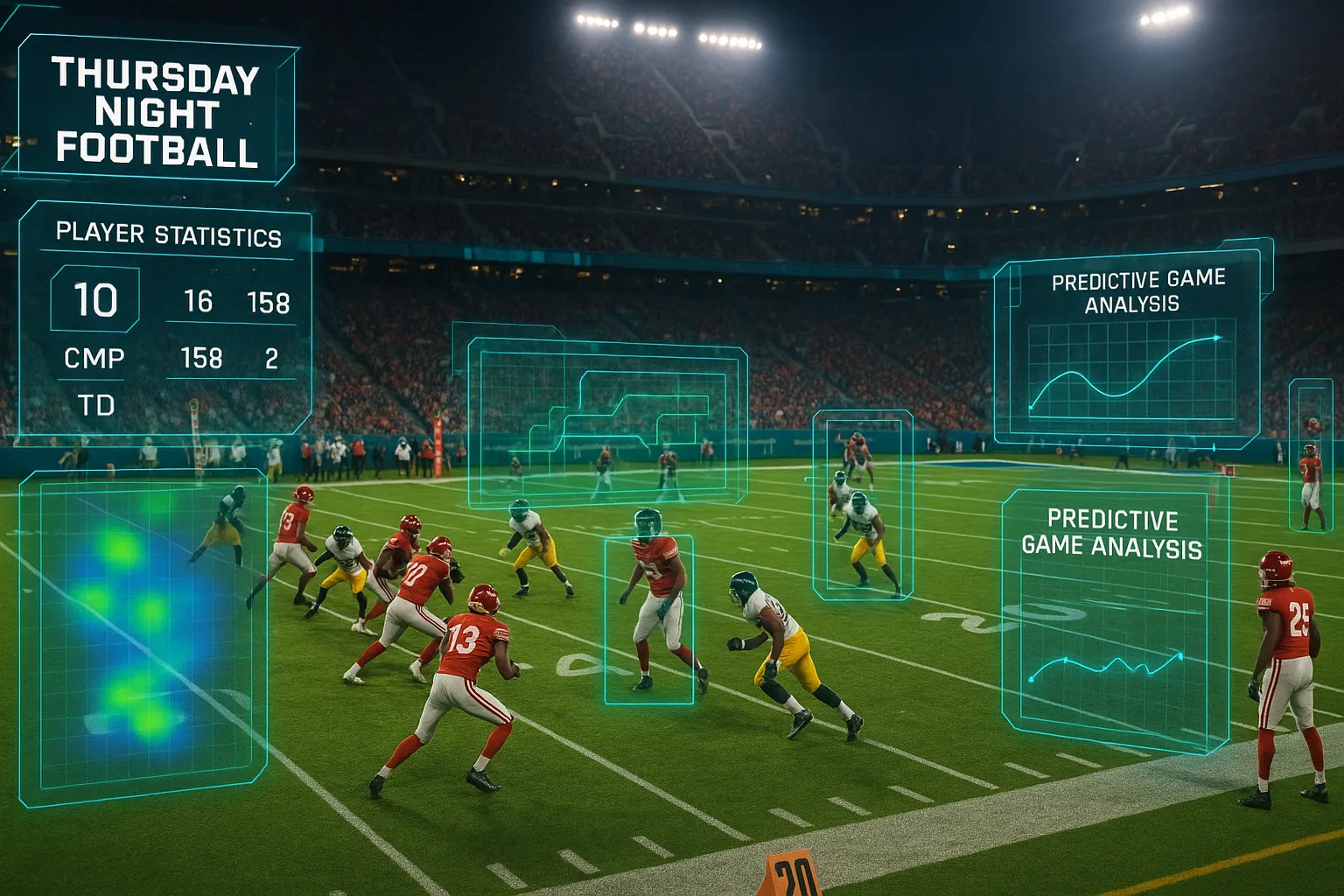Image resolution: width=1344 pixels, height=896 pixels.
Task: Show the play route diagram overlay
Action: point(606,423)
